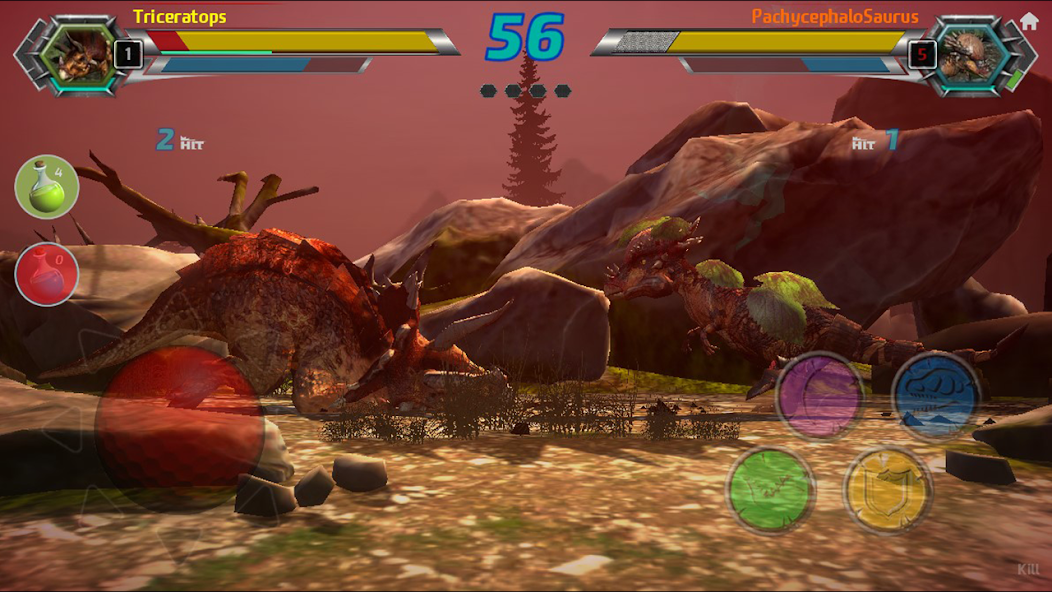Tap the green attack button
Screen dimensions: 1052x592
[x=771, y=490]
